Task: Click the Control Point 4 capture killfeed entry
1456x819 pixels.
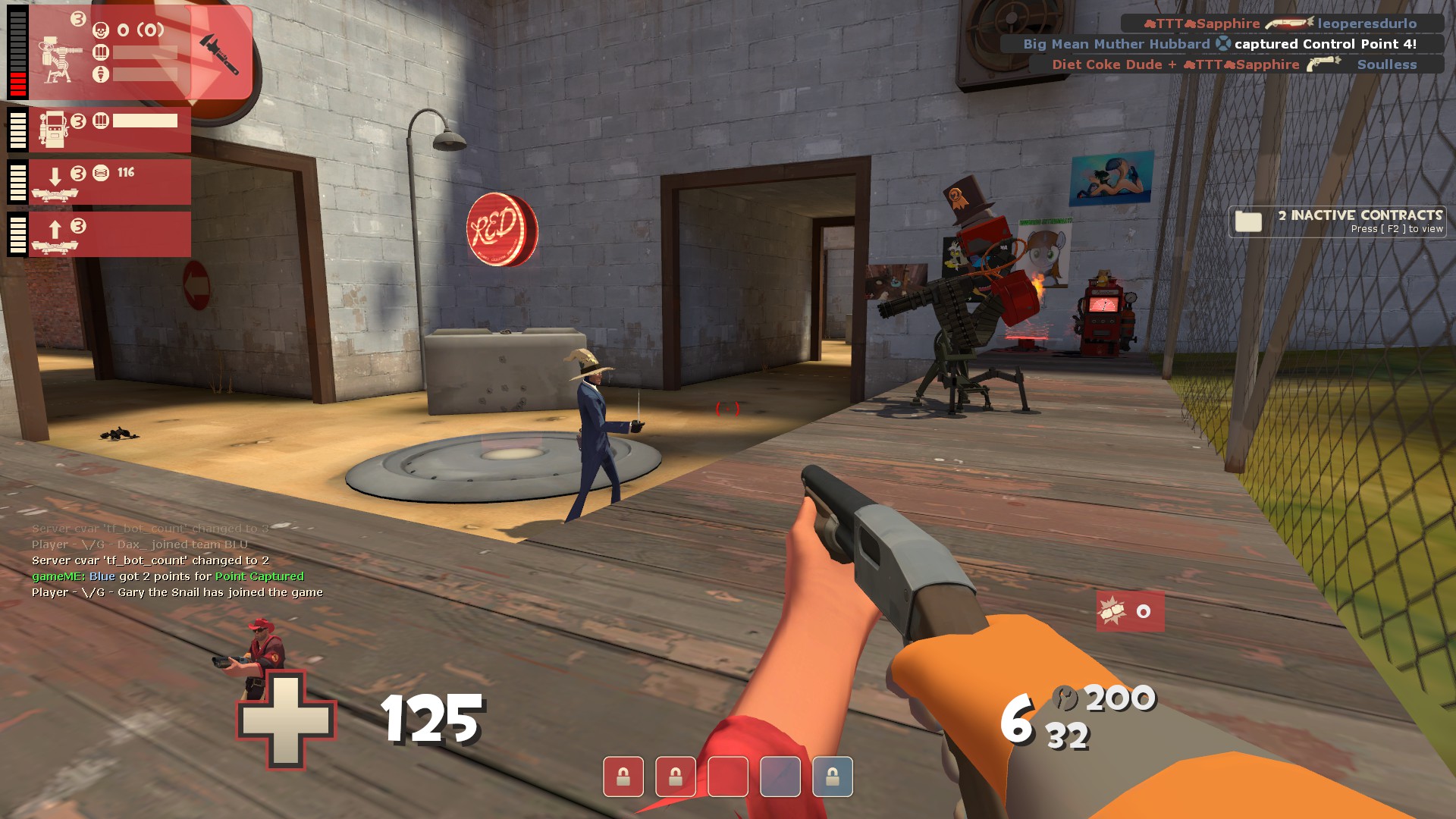Action: pos(1222,44)
